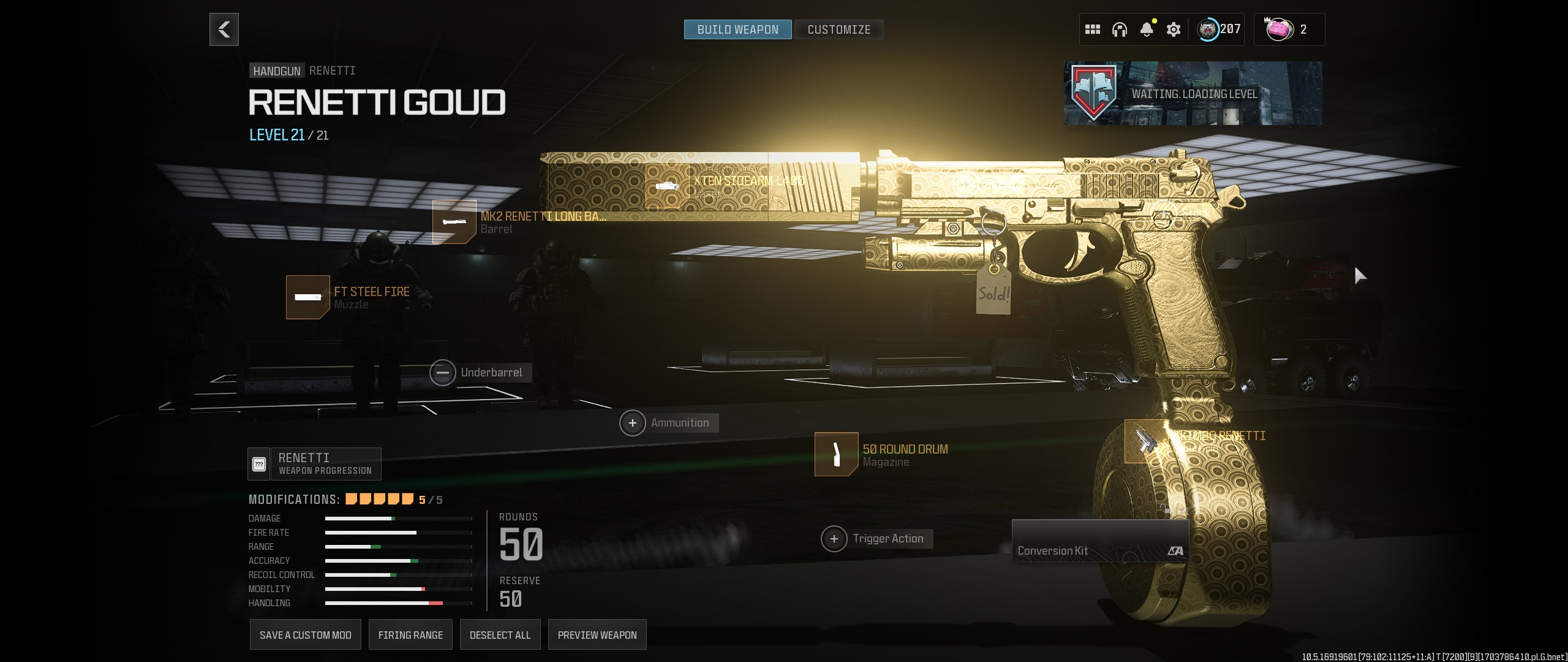Preview the weapon
The width and height of the screenshot is (1568, 662).
coord(597,635)
